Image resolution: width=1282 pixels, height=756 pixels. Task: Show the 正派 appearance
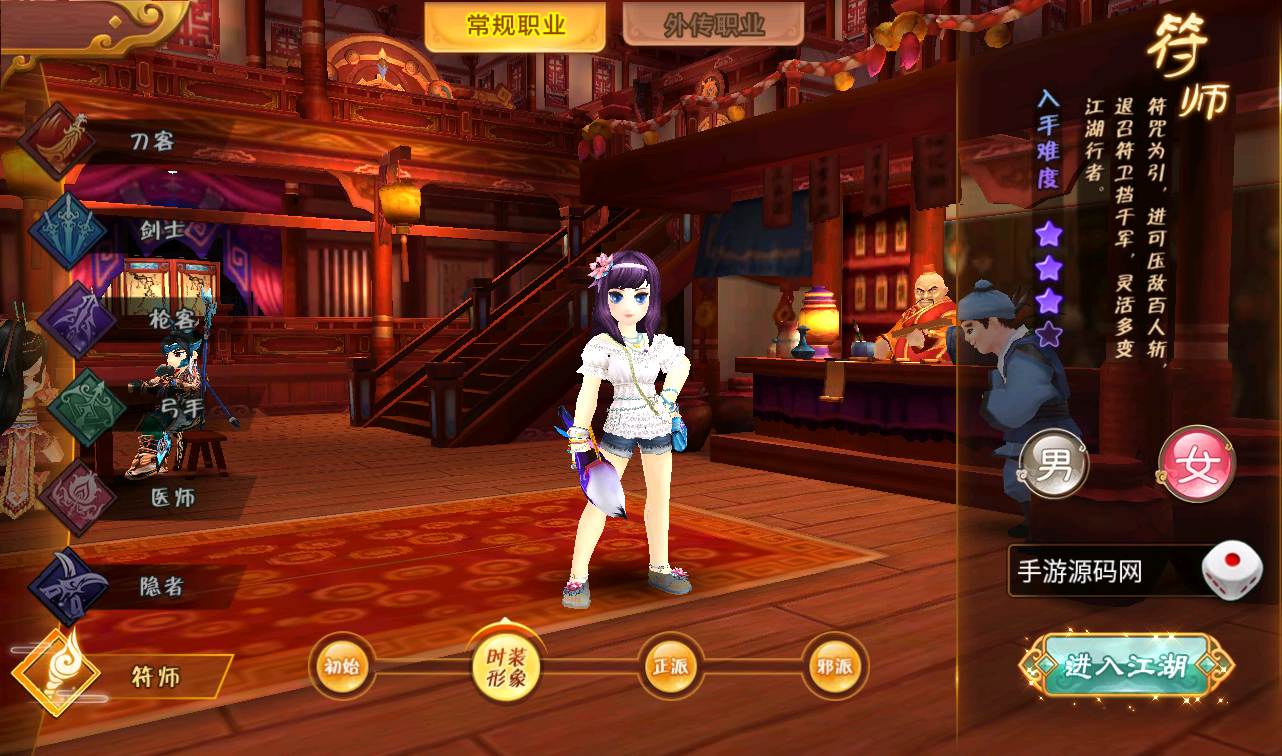point(670,666)
